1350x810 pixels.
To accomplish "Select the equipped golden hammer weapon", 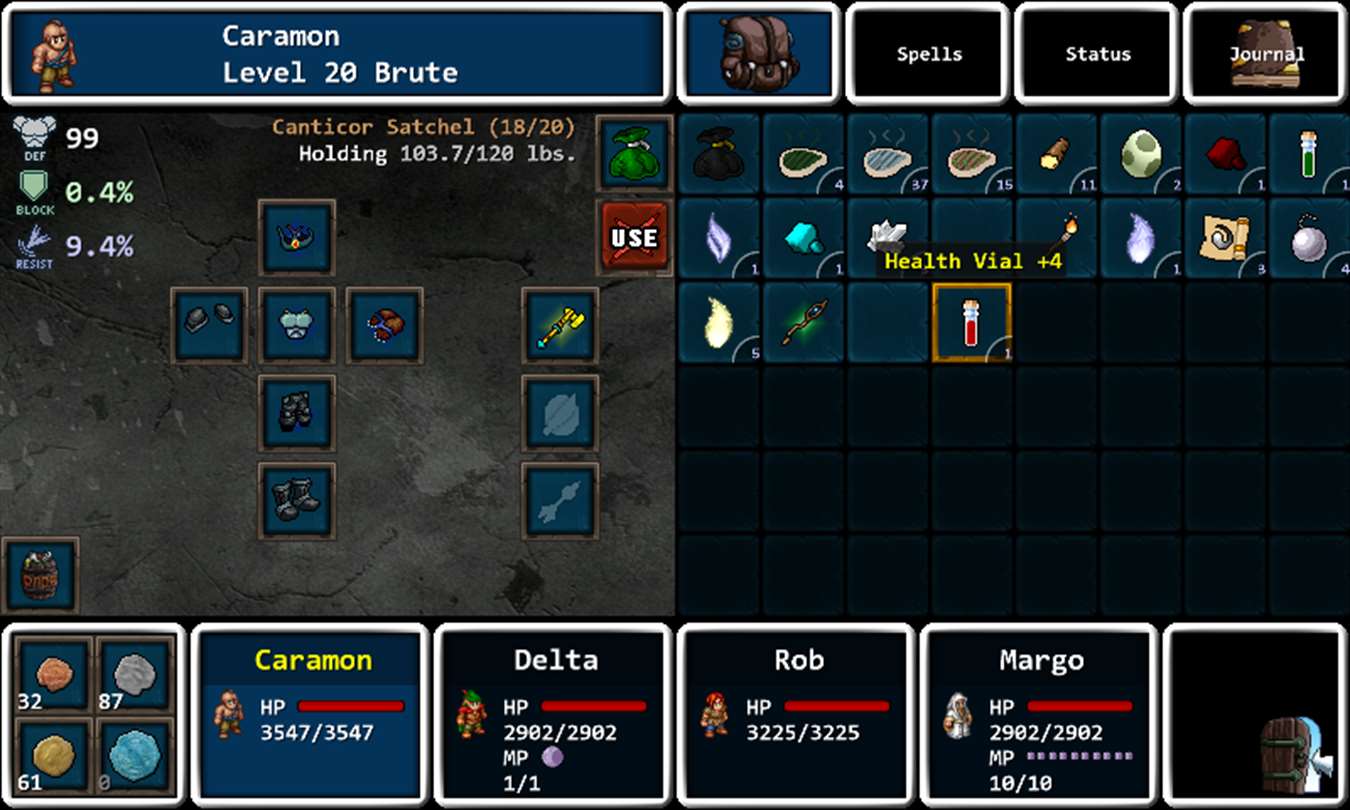I will pos(559,325).
